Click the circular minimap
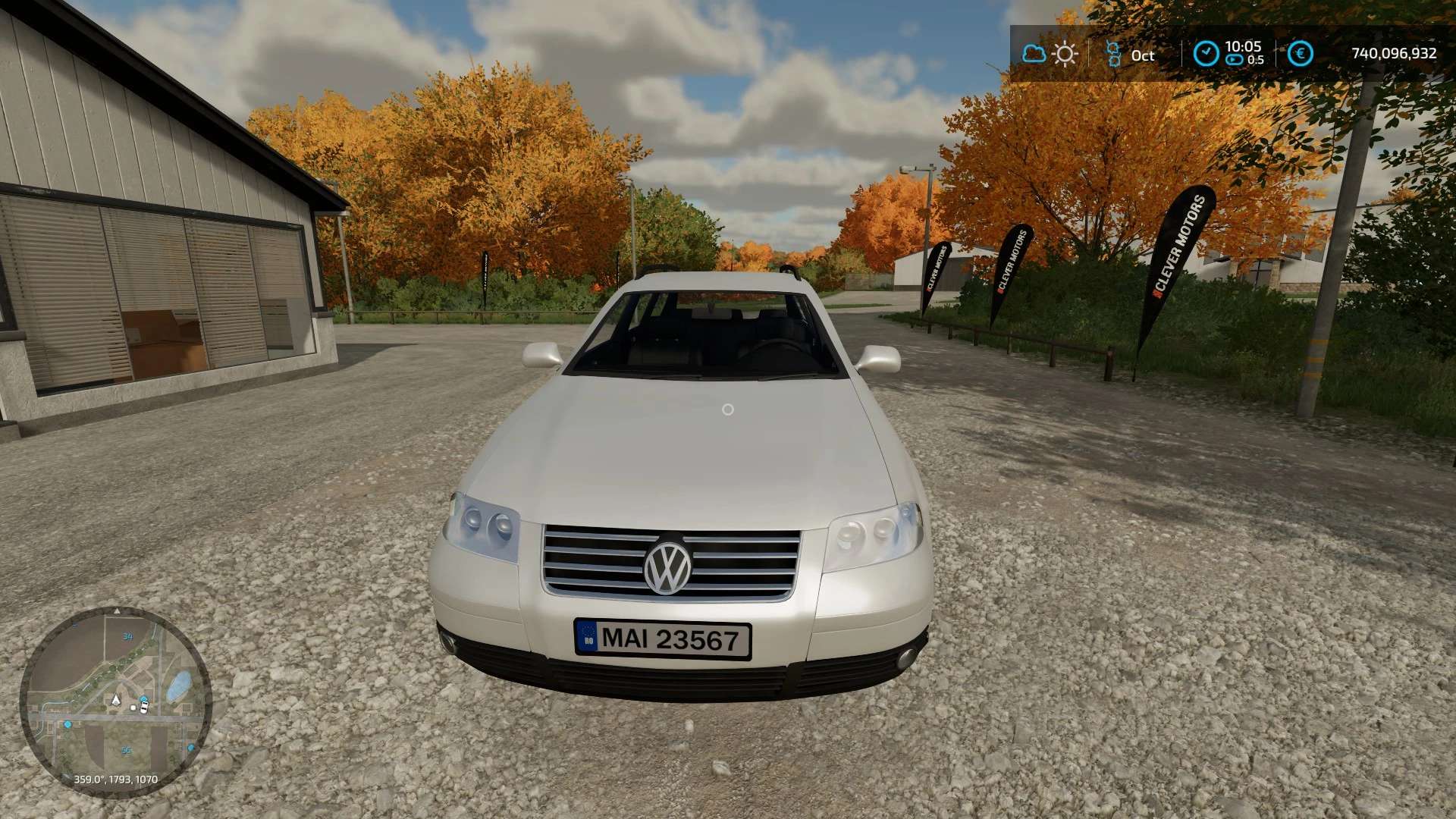The height and width of the screenshot is (819, 1456). [115, 701]
